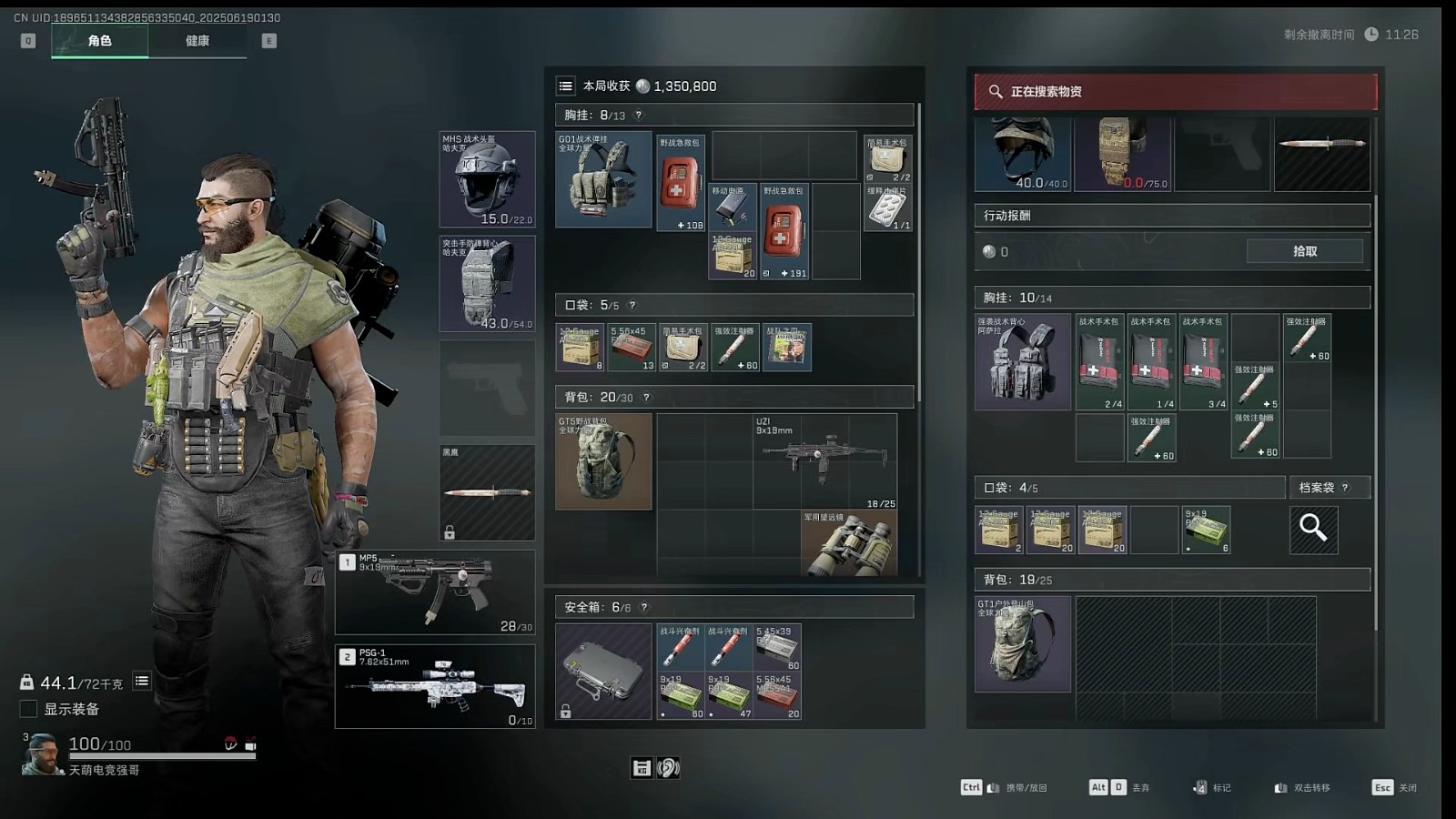Select the UZI in your backpack

pyautogui.click(x=824, y=460)
